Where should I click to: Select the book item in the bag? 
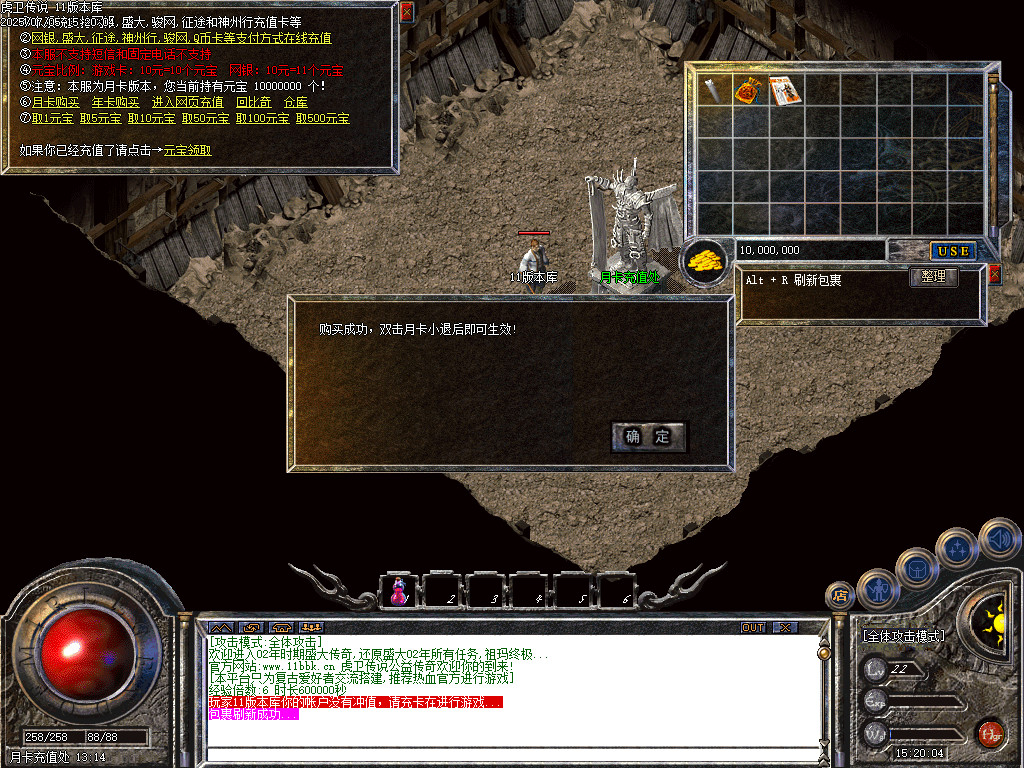tap(785, 90)
